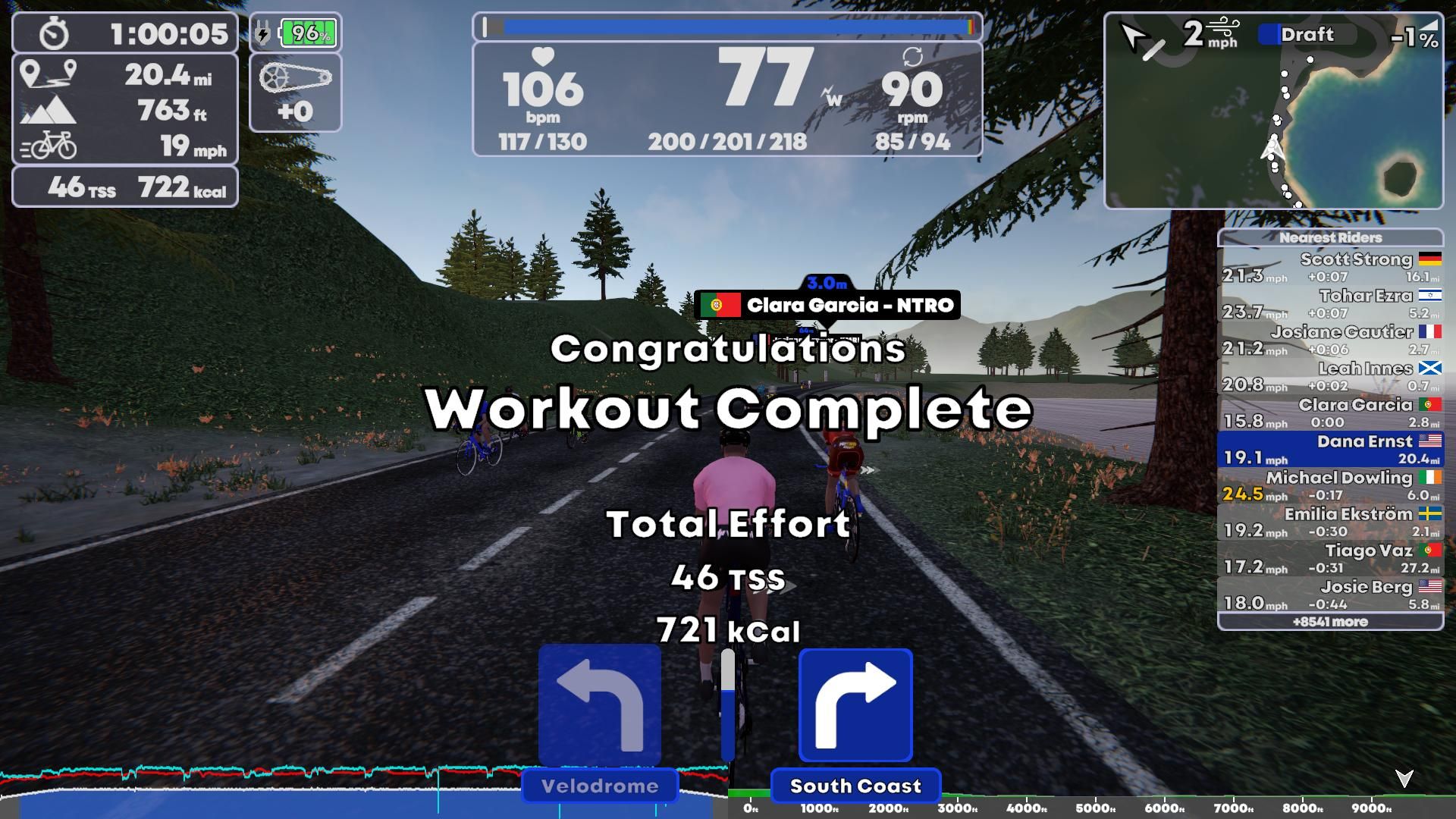1456x819 pixels.
Task: Expand the +8541 more riders list
Action: (x=1332, y=622)
